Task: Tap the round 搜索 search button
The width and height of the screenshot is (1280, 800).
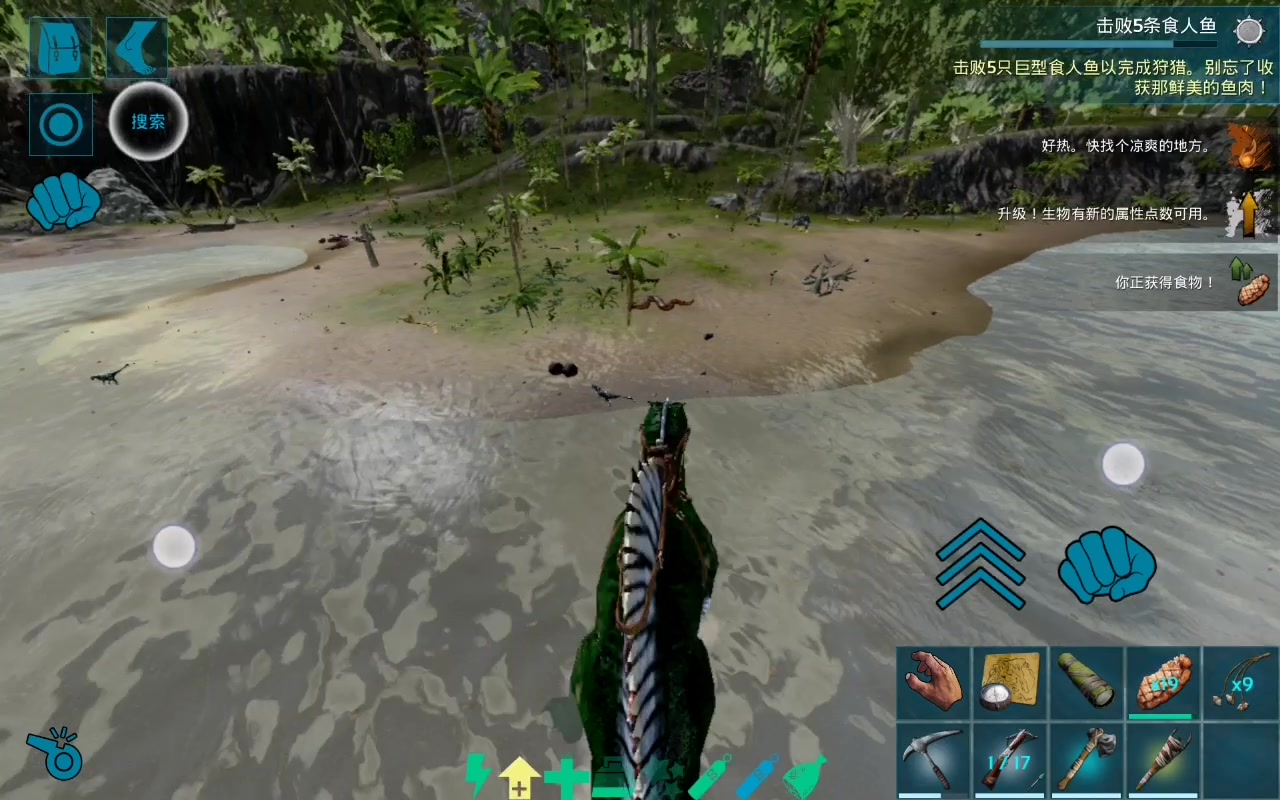Action: (x=148, y=121)
